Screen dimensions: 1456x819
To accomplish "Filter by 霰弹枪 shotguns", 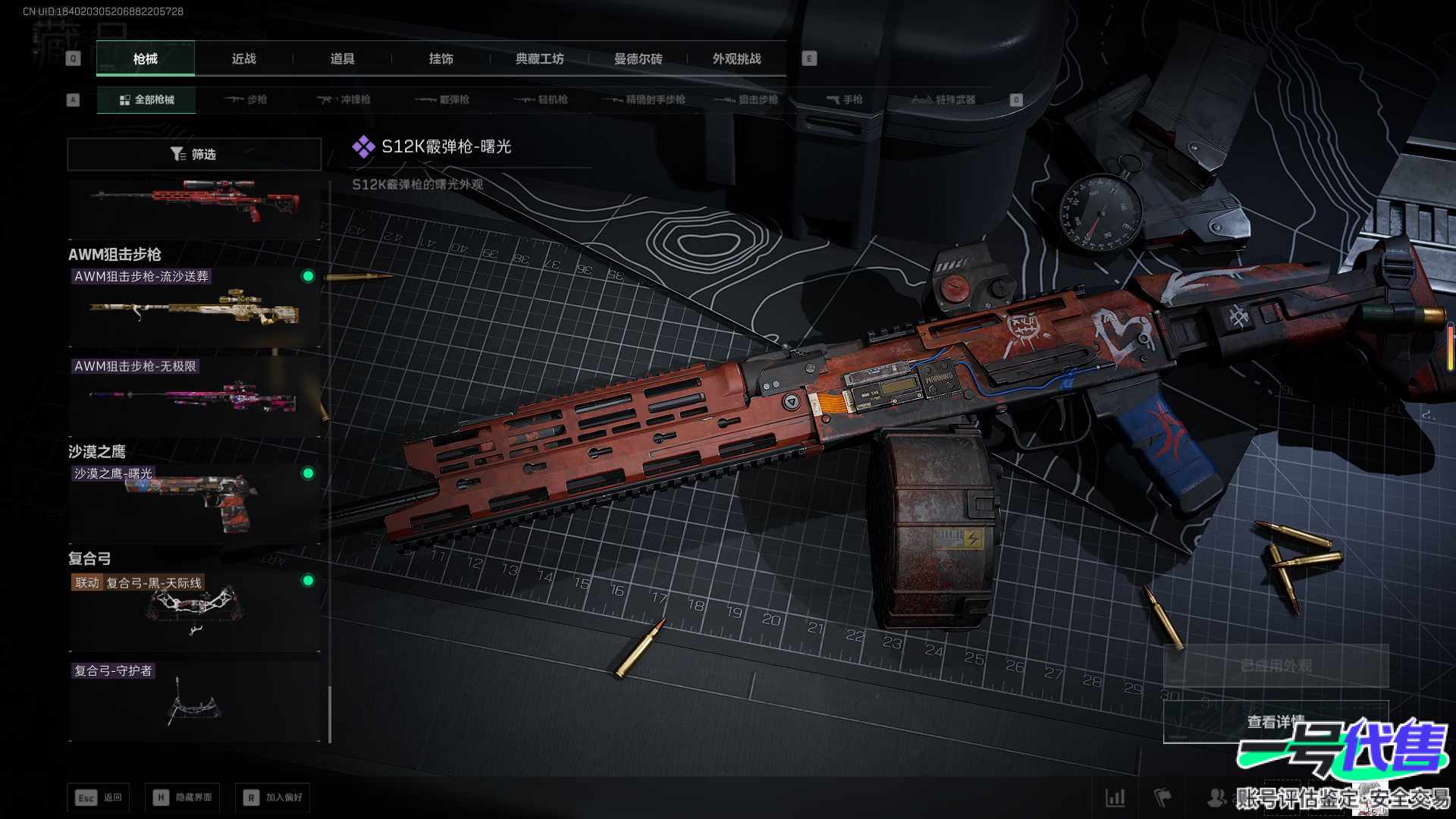I will click(442, 100).
